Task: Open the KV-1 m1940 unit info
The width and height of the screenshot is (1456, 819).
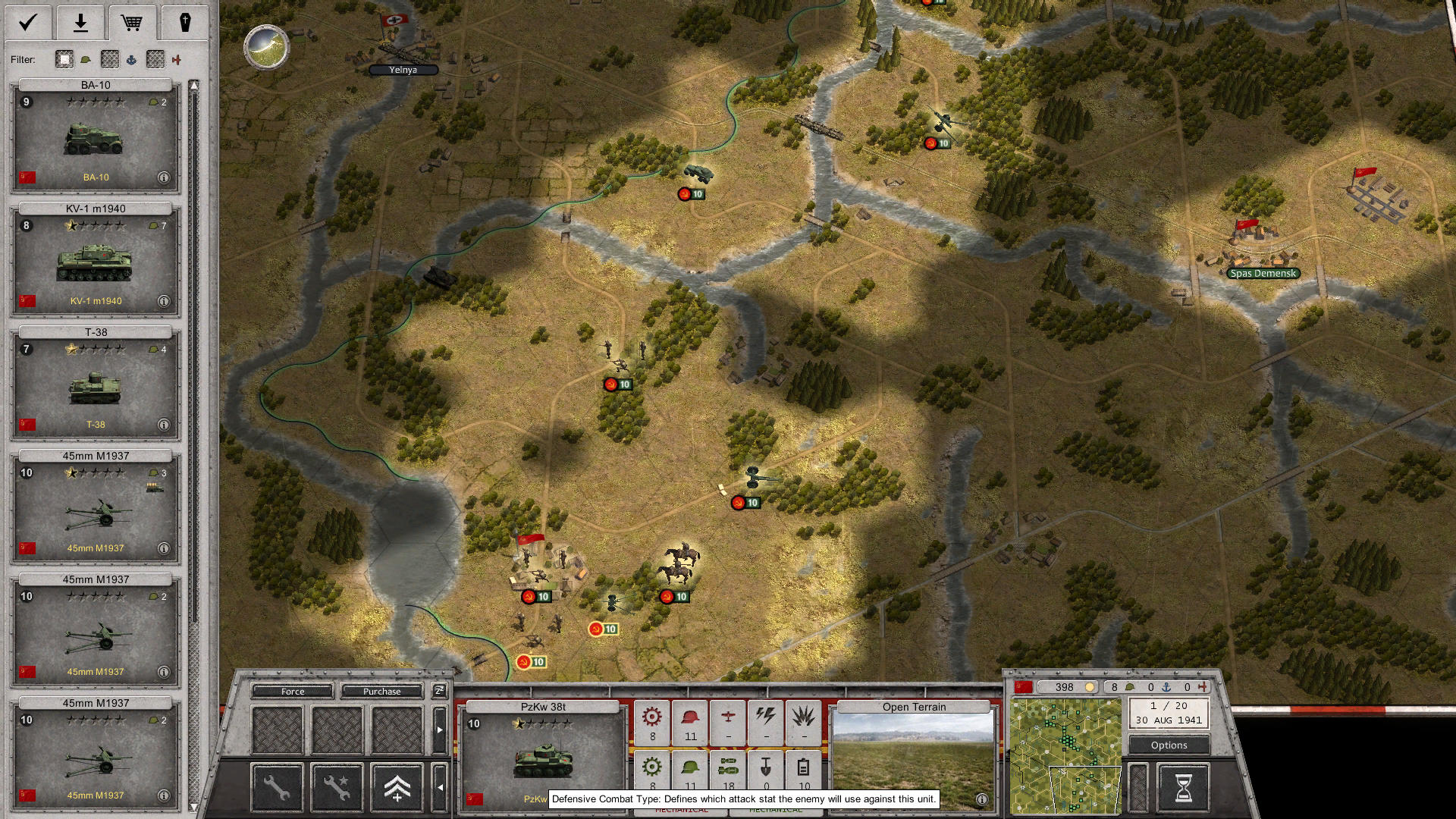Action: coord(163,301)
